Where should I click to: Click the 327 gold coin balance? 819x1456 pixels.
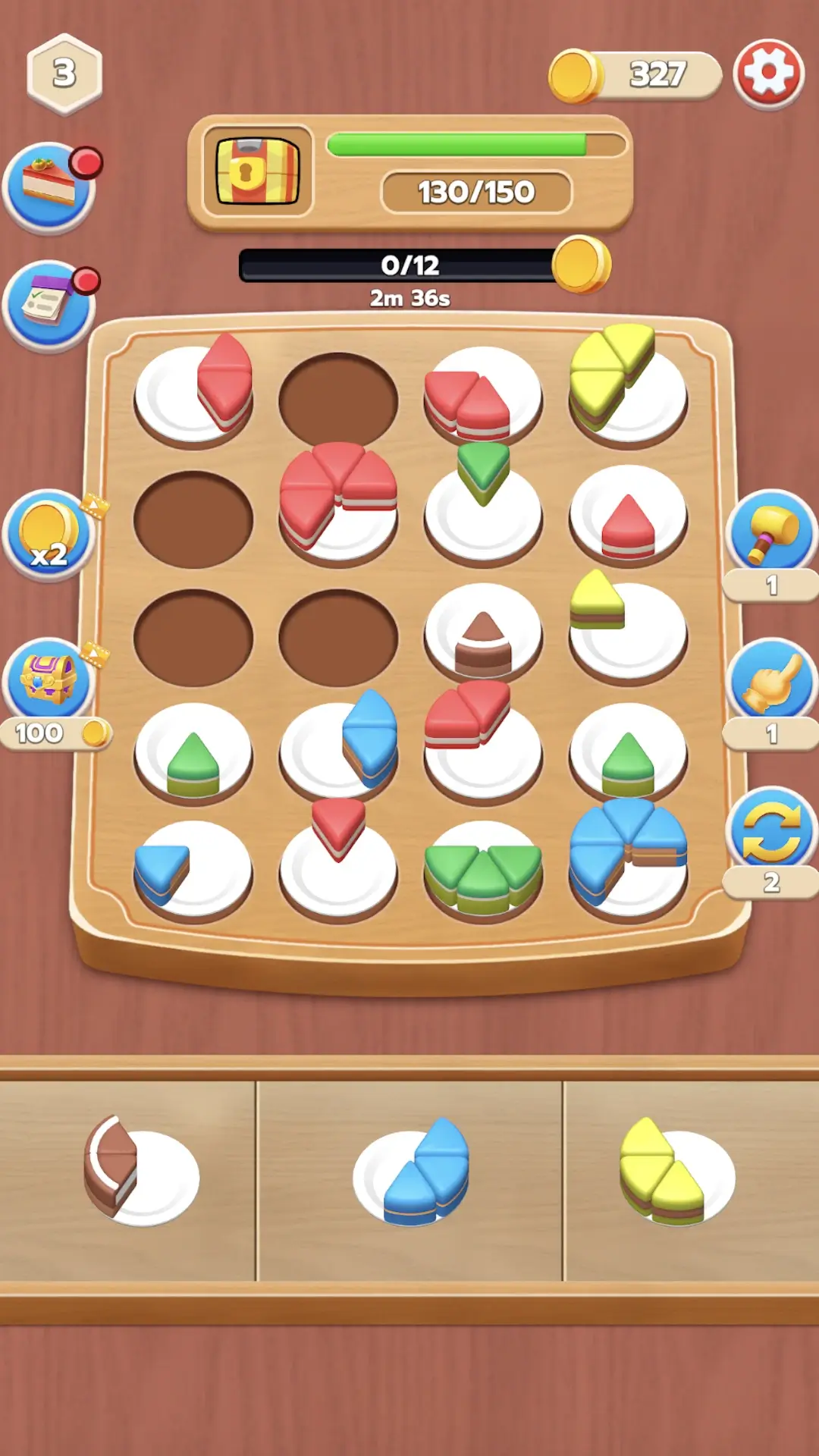click(x=637, y=75)
